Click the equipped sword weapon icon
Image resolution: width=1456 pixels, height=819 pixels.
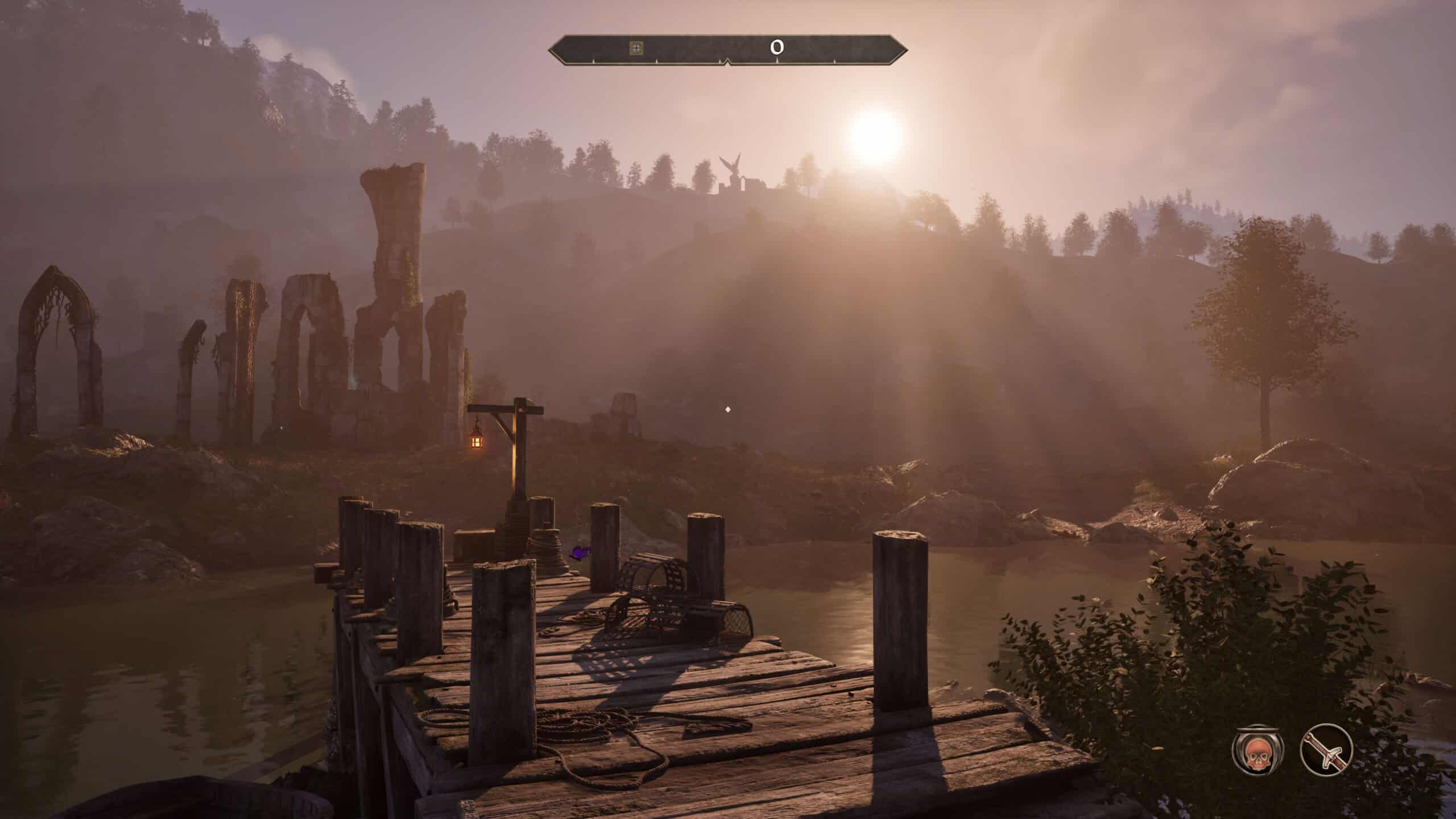1326,750
